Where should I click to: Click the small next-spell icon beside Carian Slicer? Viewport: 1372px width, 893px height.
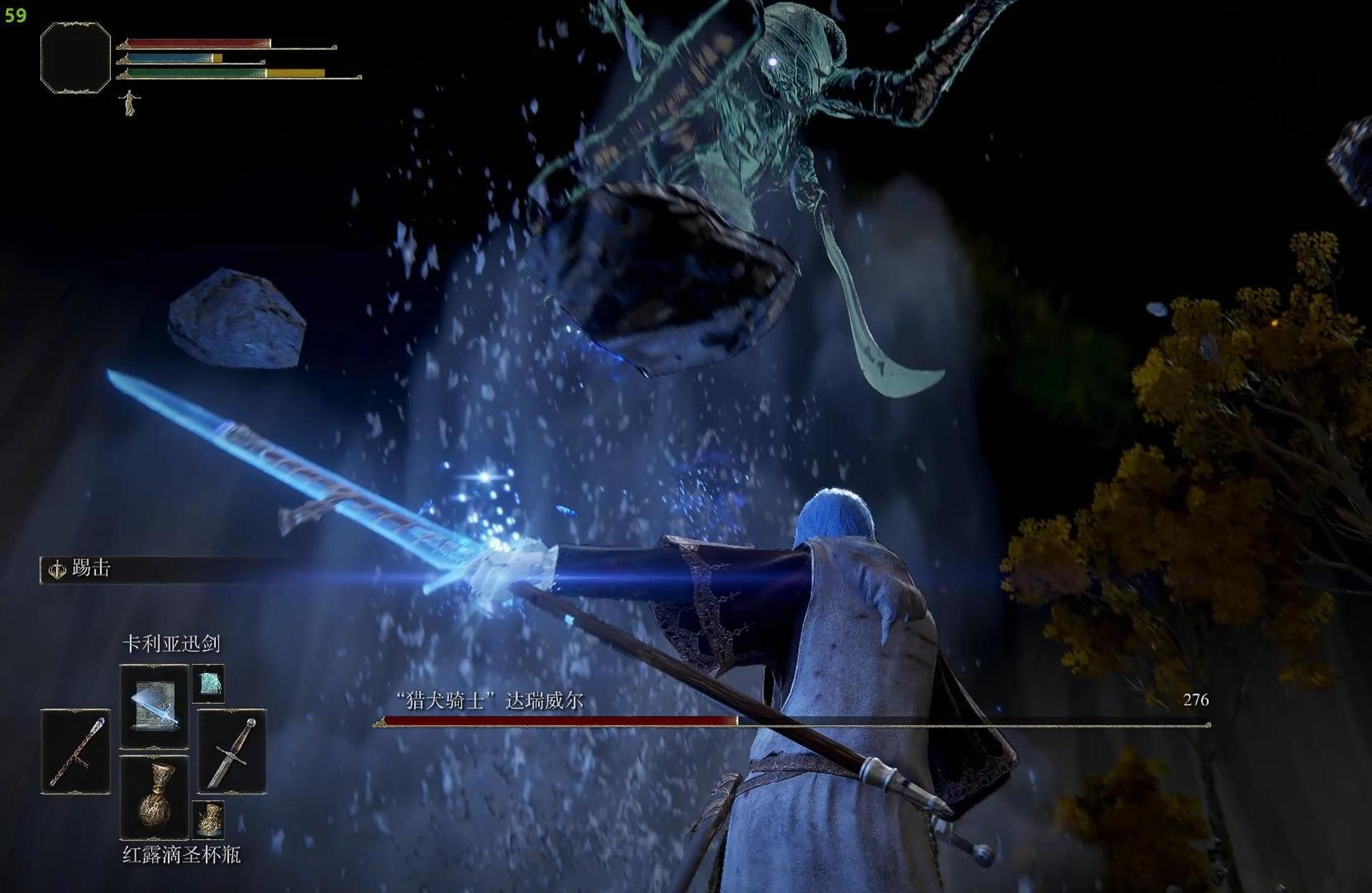[208, 683]
